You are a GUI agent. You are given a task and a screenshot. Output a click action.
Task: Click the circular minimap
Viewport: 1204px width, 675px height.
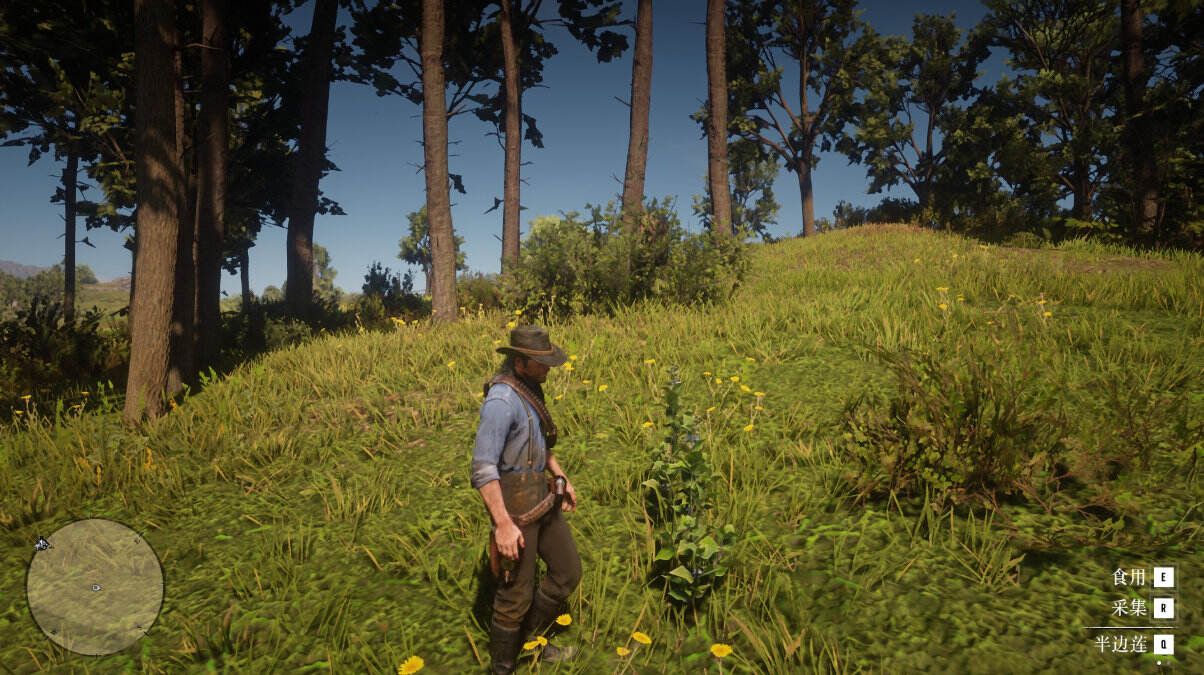click(x=95, y=587)
